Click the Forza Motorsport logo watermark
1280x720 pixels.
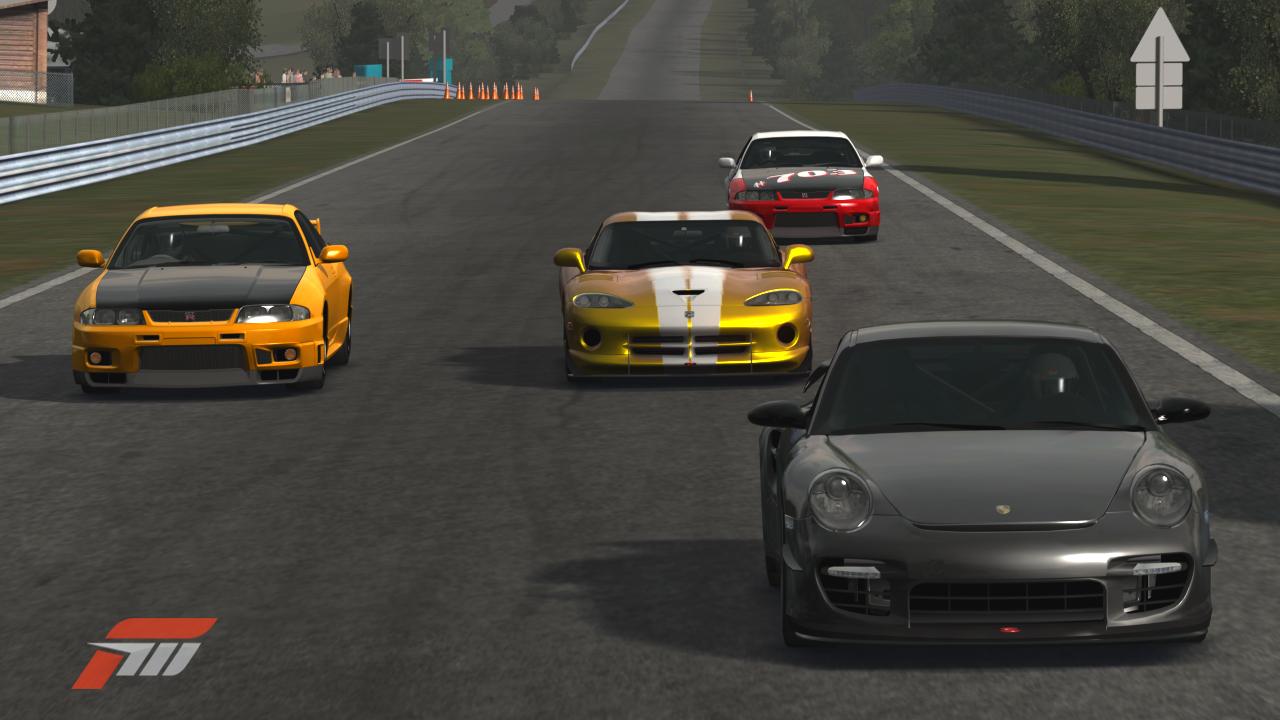point(143,652)
